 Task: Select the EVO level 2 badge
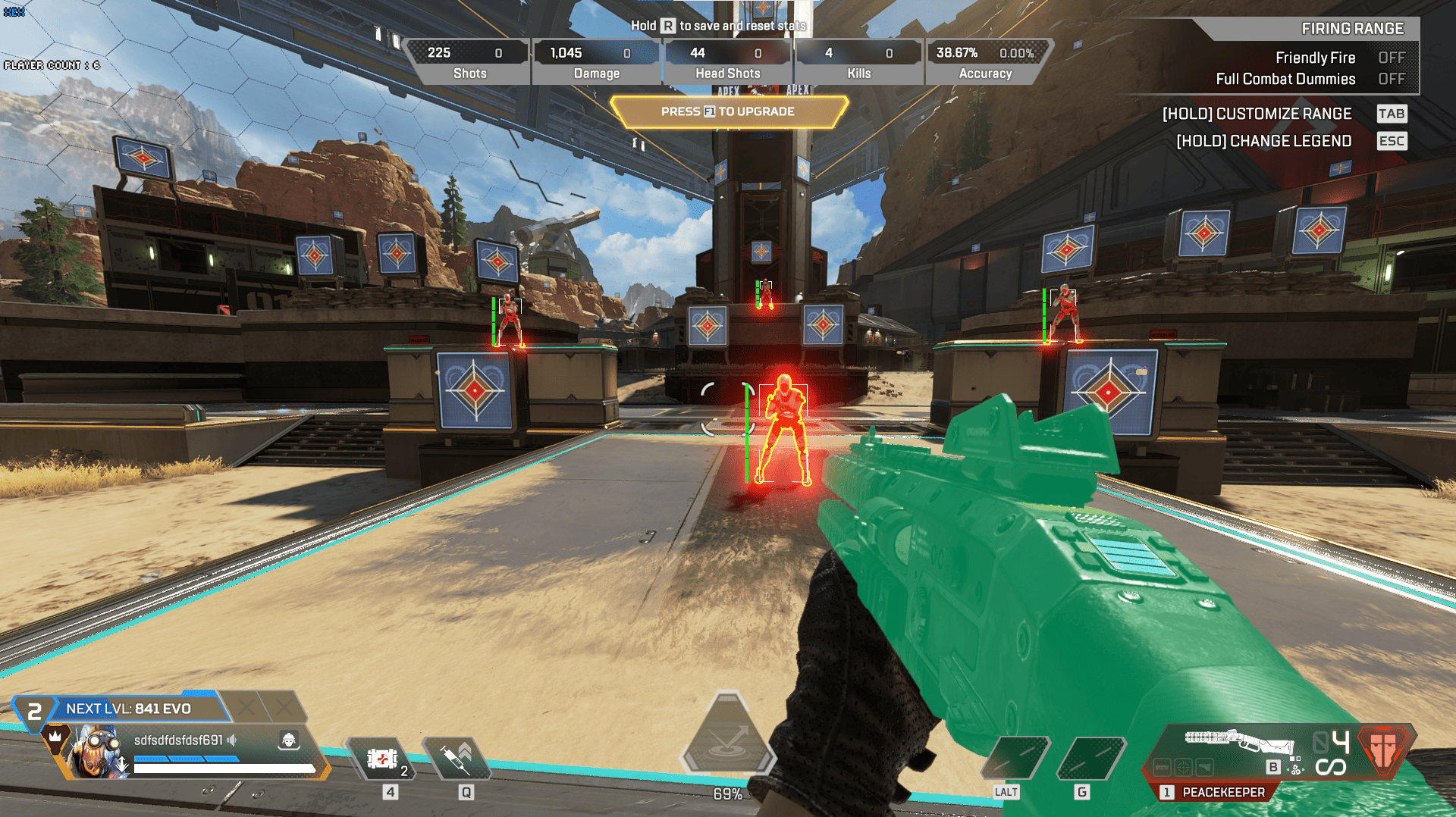[34, 712]
